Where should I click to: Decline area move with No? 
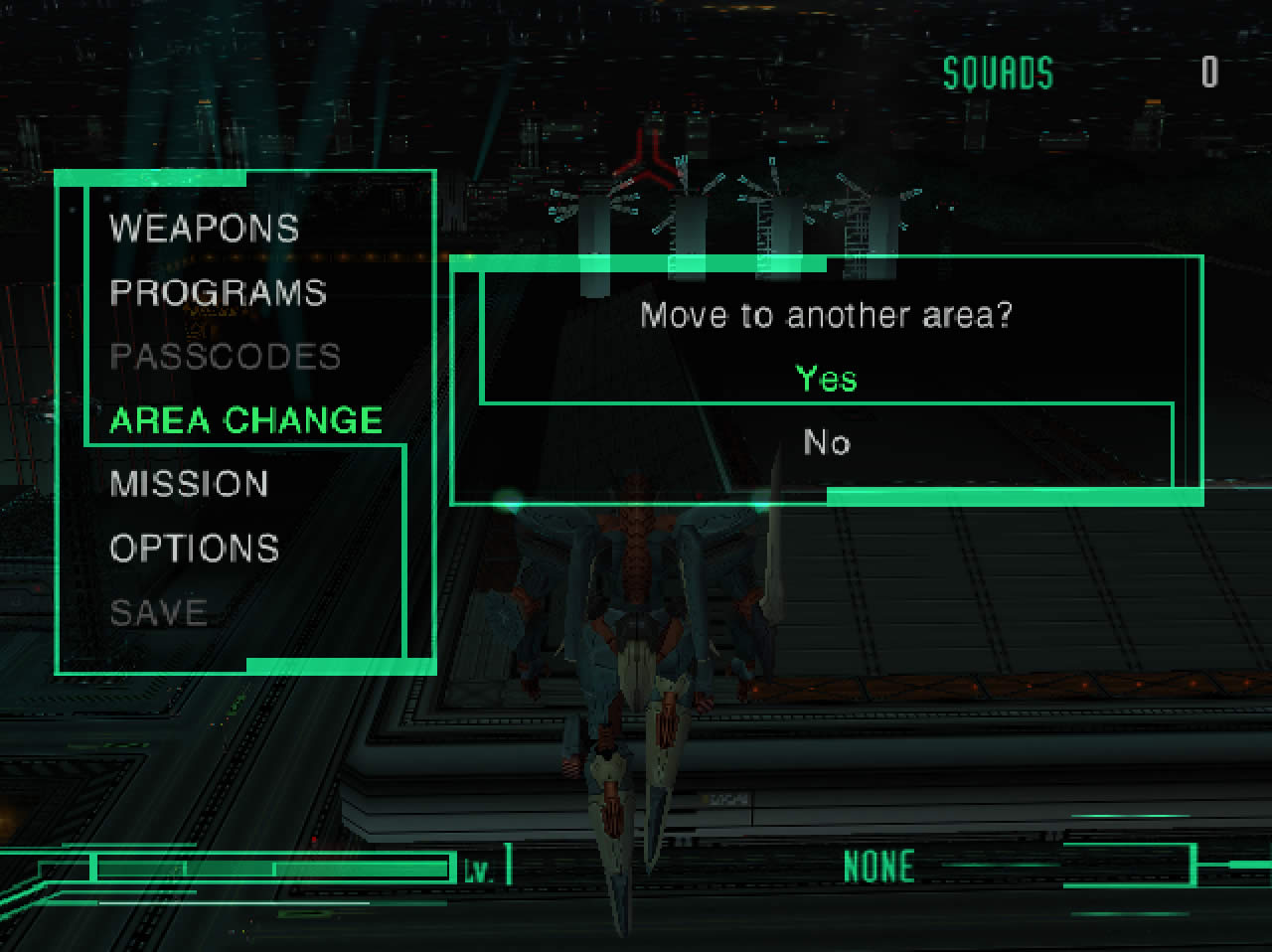point(826,442)
